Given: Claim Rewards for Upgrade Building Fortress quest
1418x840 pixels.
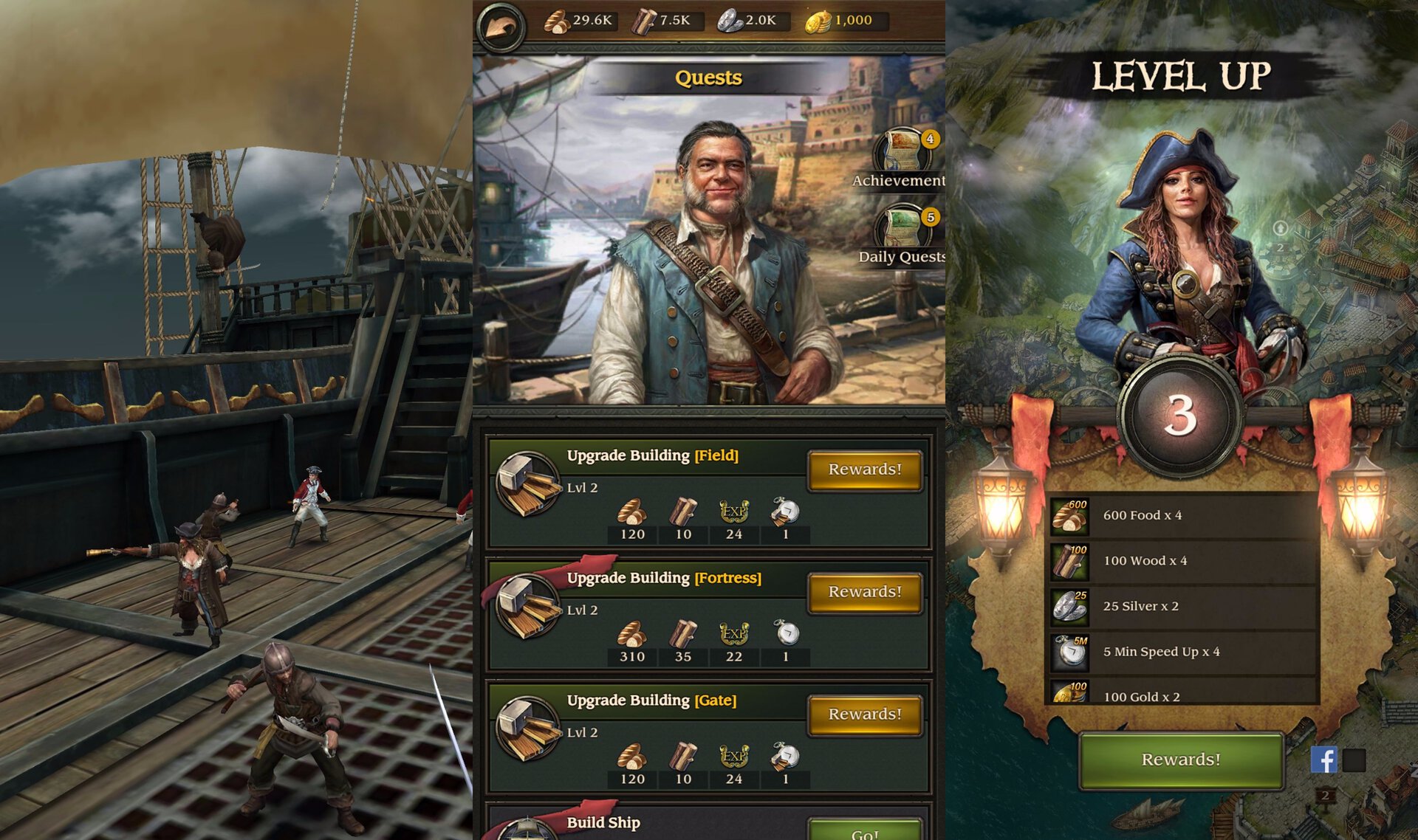Looking at the screenshot, I should pos(865,592).
